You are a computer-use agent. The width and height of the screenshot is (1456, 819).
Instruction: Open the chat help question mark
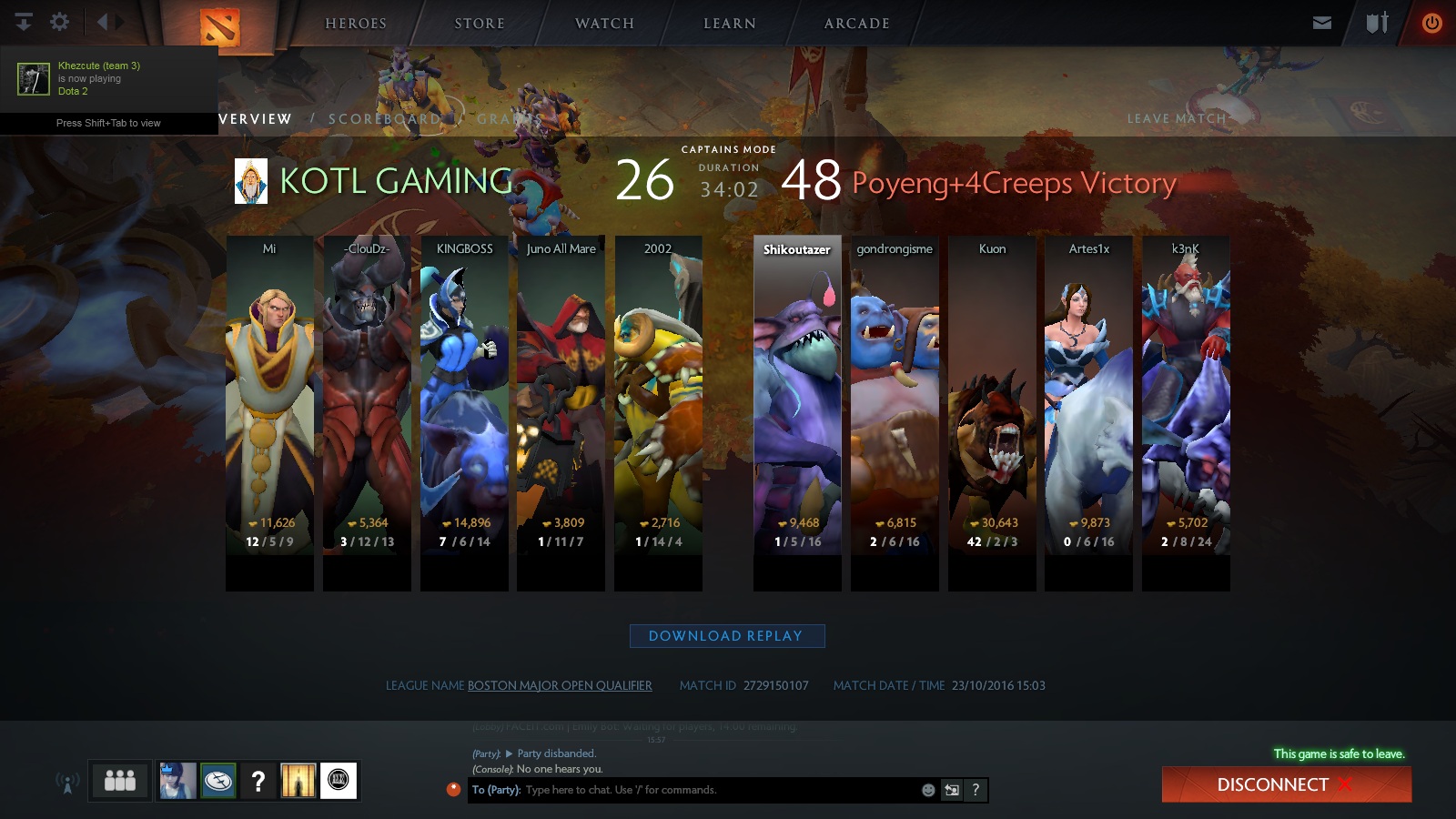(x=976, y=790)
